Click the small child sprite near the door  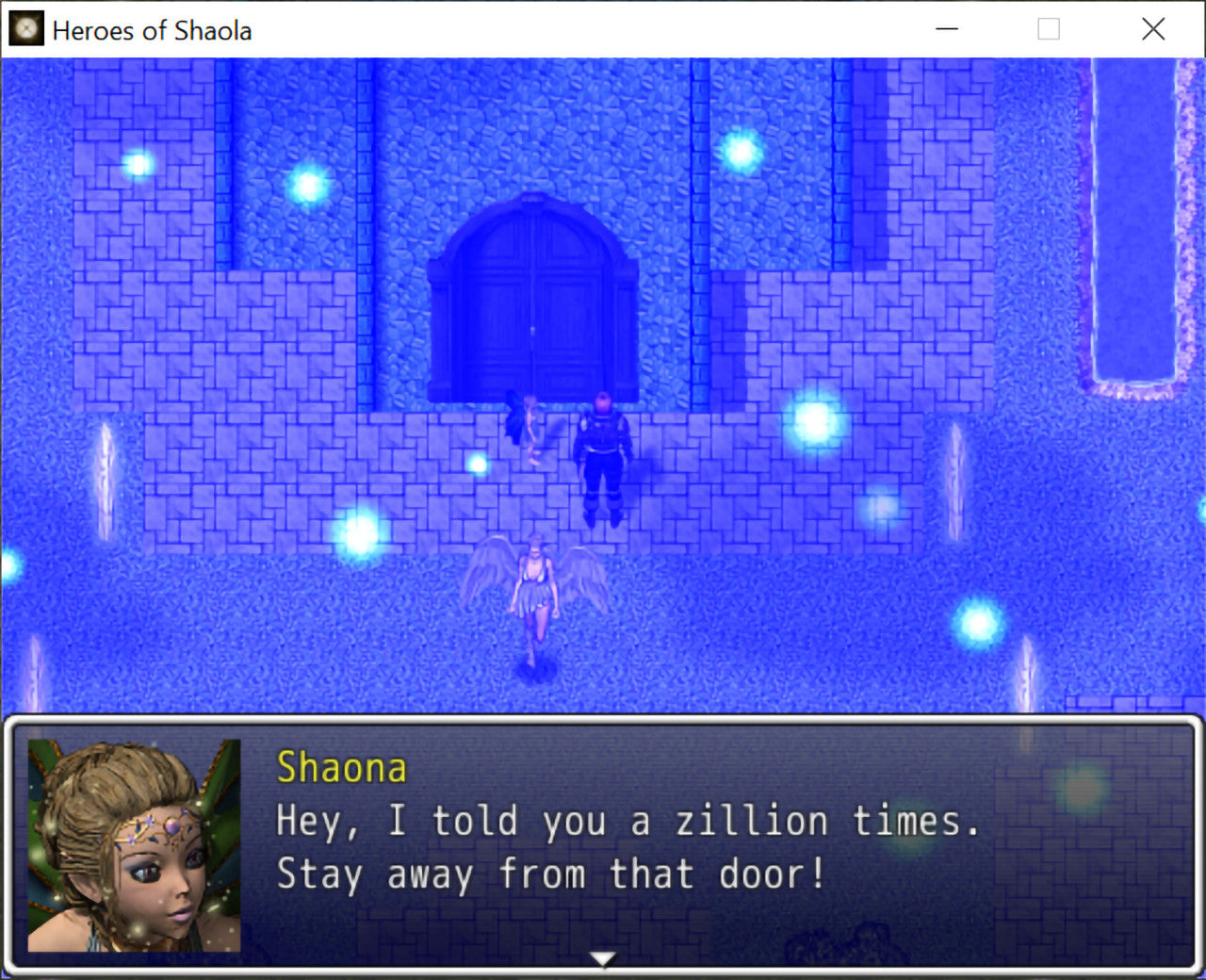click(528, 424)
